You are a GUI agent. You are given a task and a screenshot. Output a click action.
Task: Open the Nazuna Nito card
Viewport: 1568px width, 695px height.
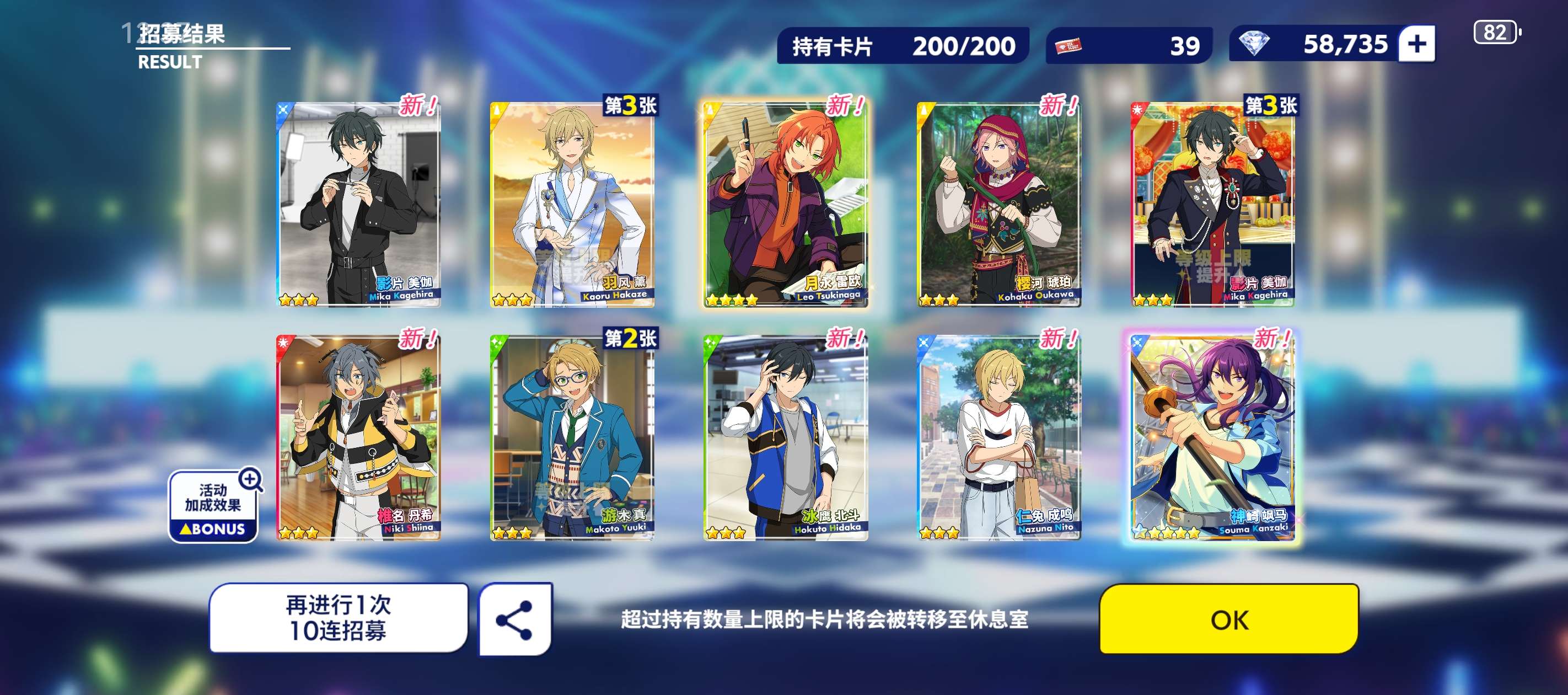tap(999, 437)
